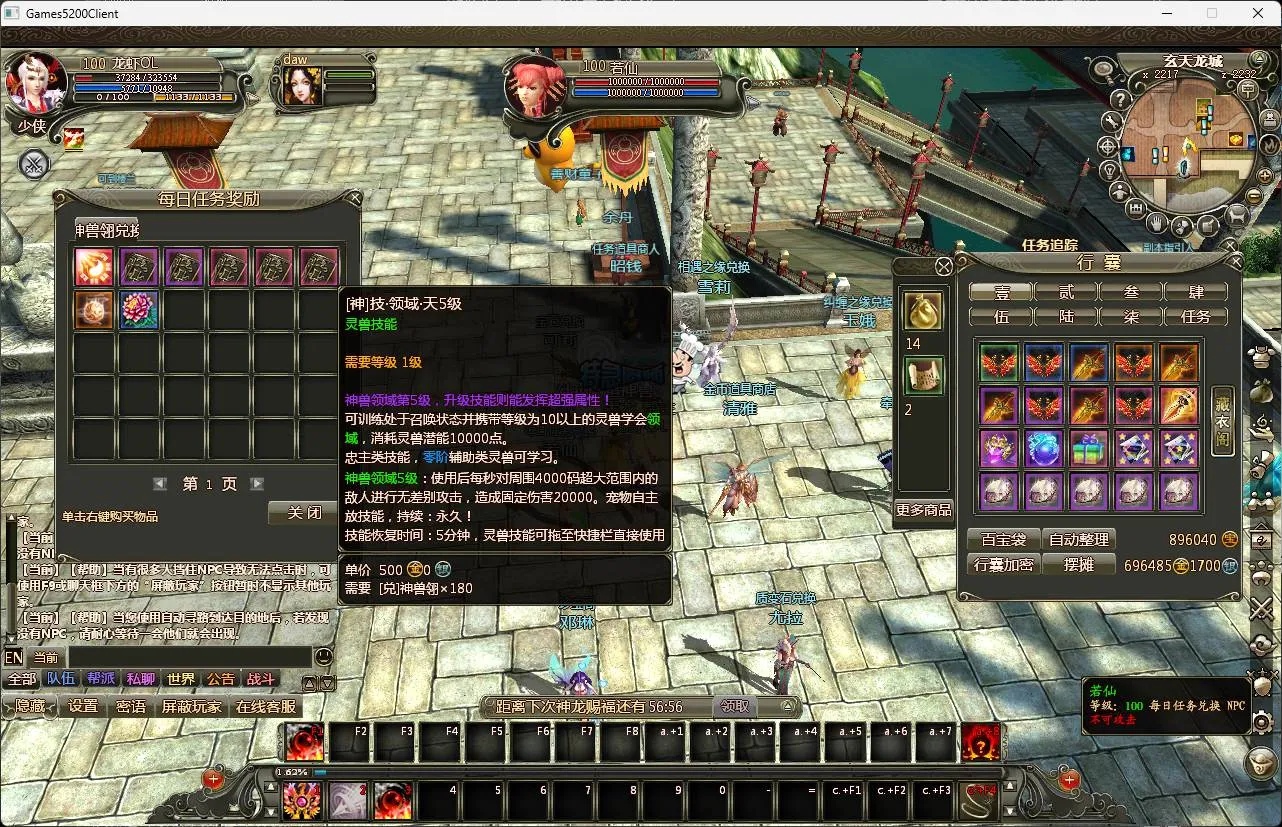Open the 任务 bag tab
The height and width of the screenshot is (827, 1282).
coord(1196,317)
